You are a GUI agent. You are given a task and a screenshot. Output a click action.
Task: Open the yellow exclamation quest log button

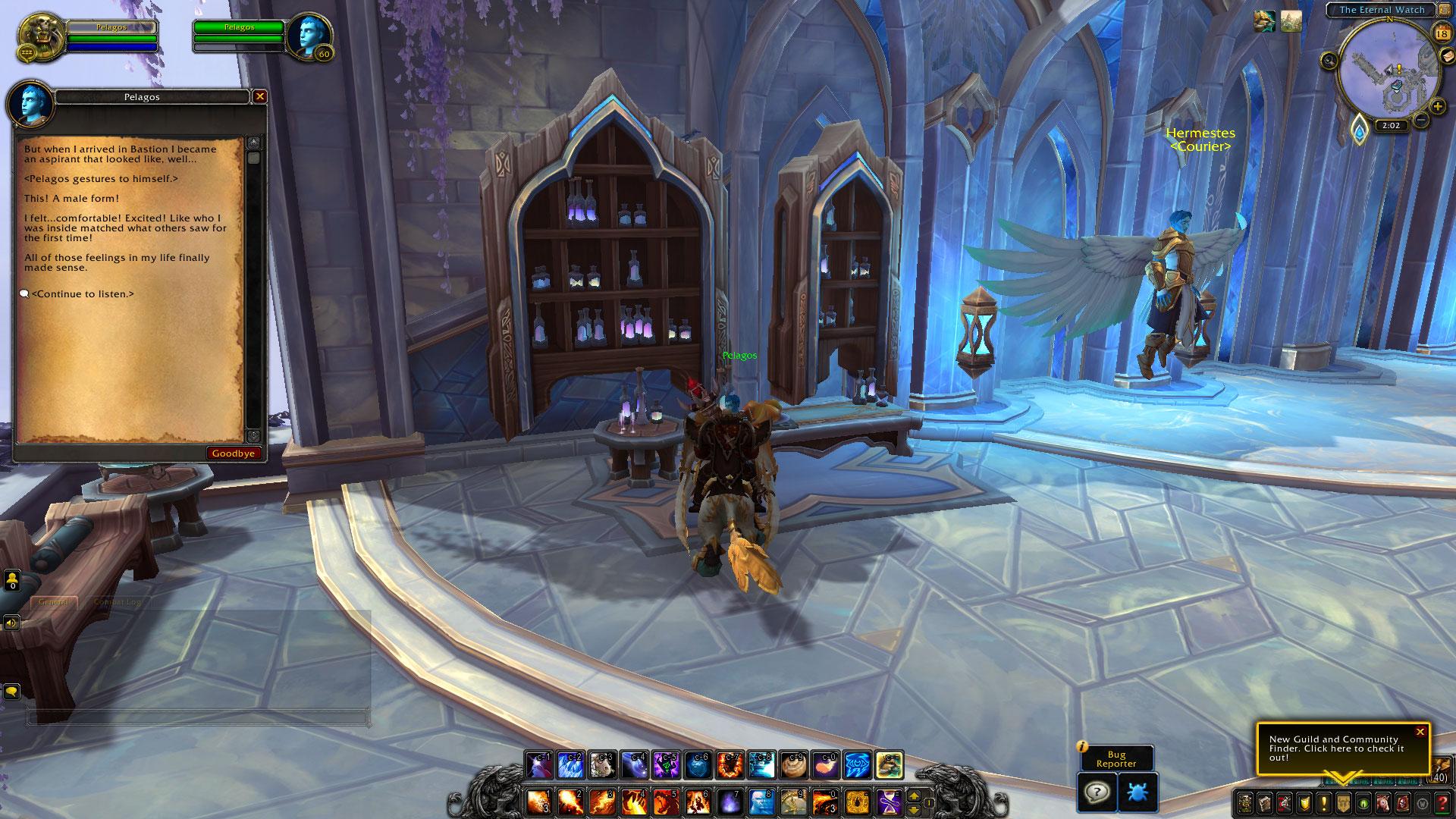tap(1323, 802)
